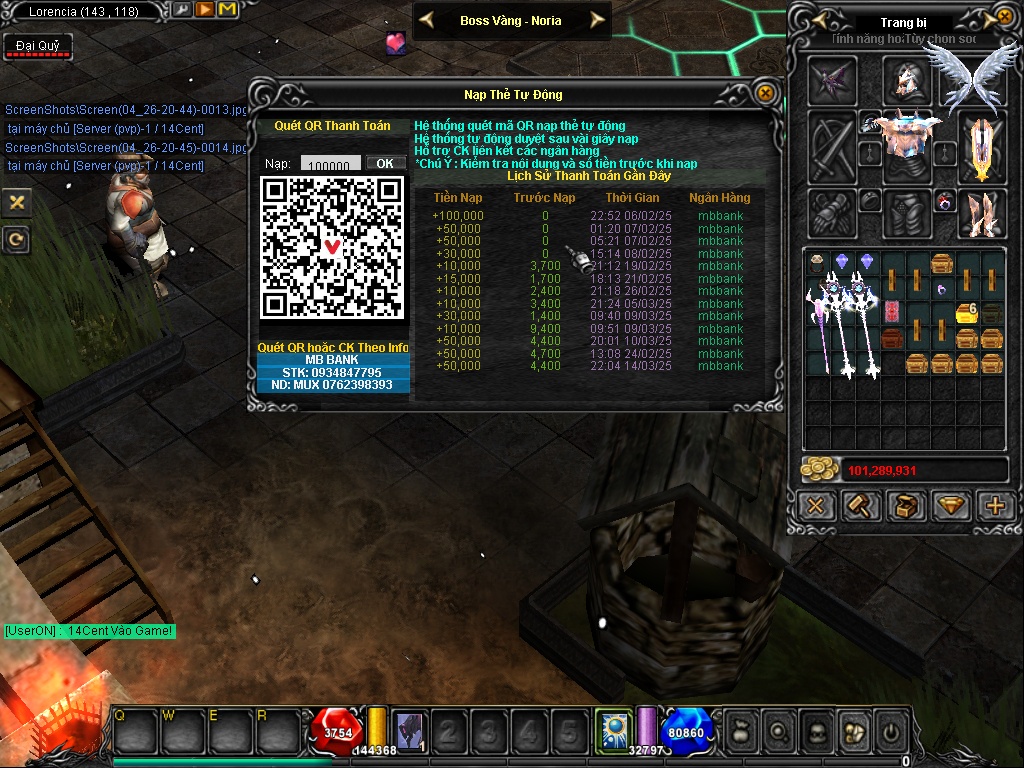Click the crossed swords side button
1024x768 pixels.
[x=16, y=202]
